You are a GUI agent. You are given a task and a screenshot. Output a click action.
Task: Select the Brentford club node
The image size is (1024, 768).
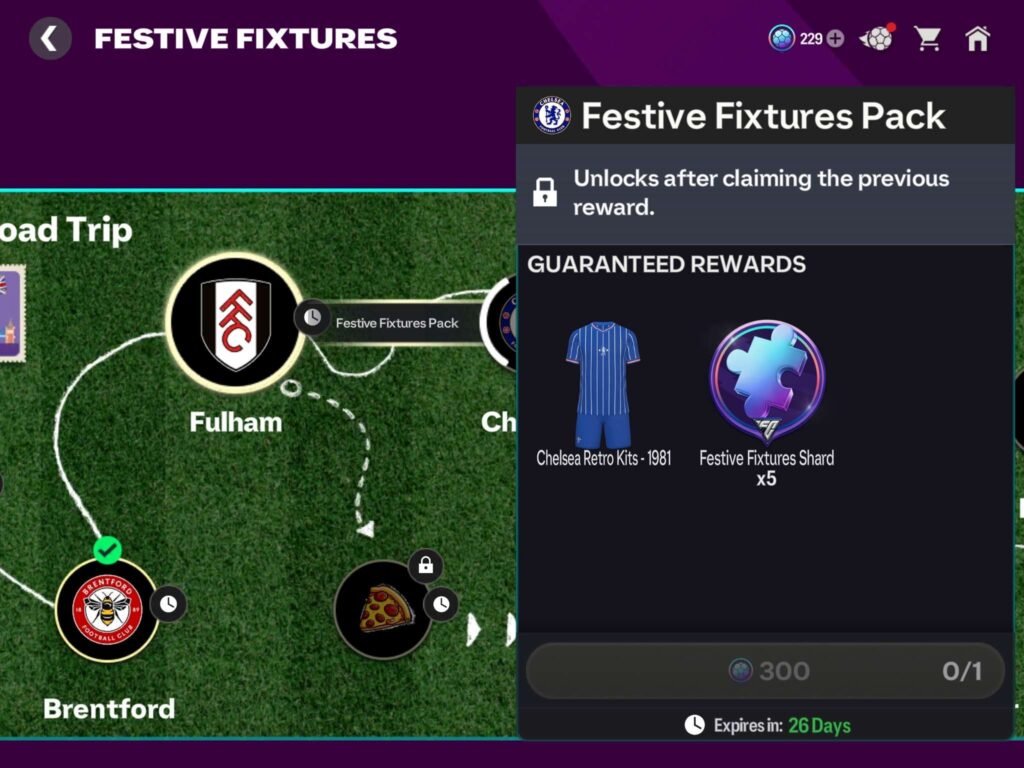(106, 609)
